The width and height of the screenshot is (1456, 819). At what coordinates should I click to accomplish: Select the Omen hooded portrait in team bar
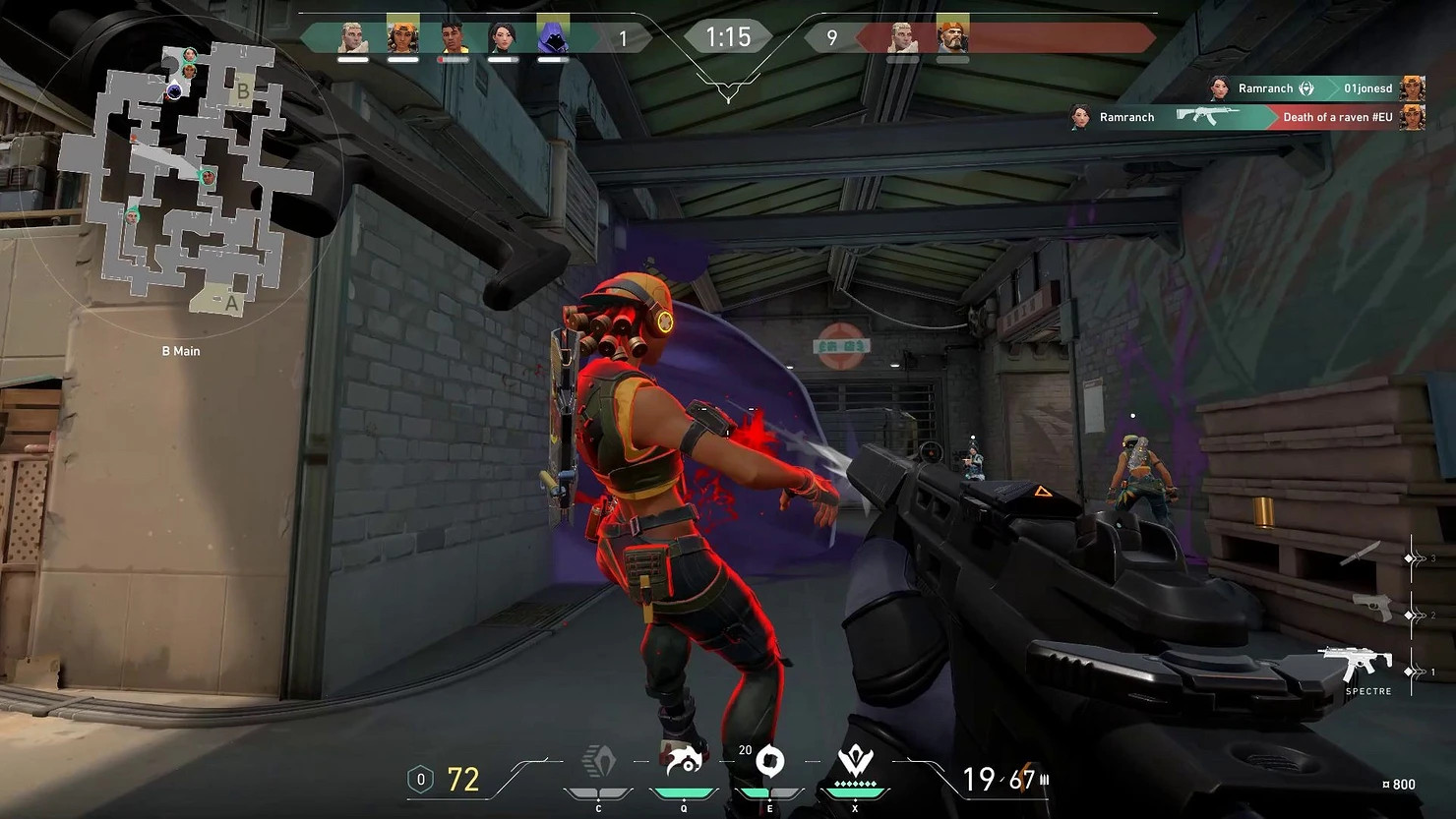[x=553, y=37]
